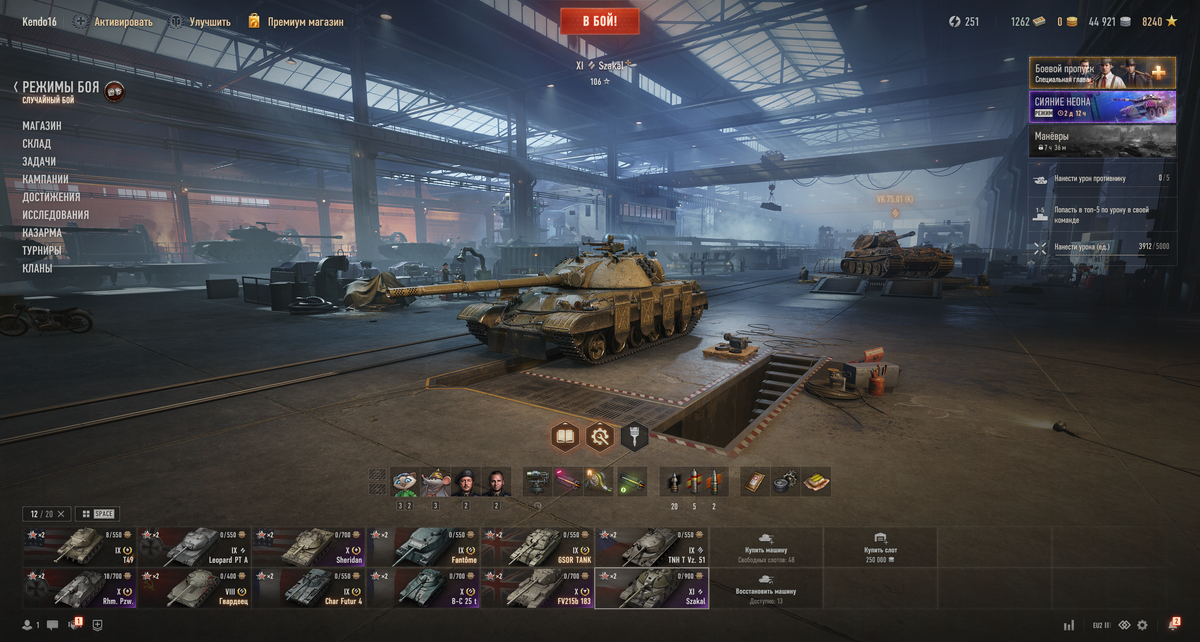
Task: Open the МАГАЗИН menu entry
Action: (x=42, y=126)
